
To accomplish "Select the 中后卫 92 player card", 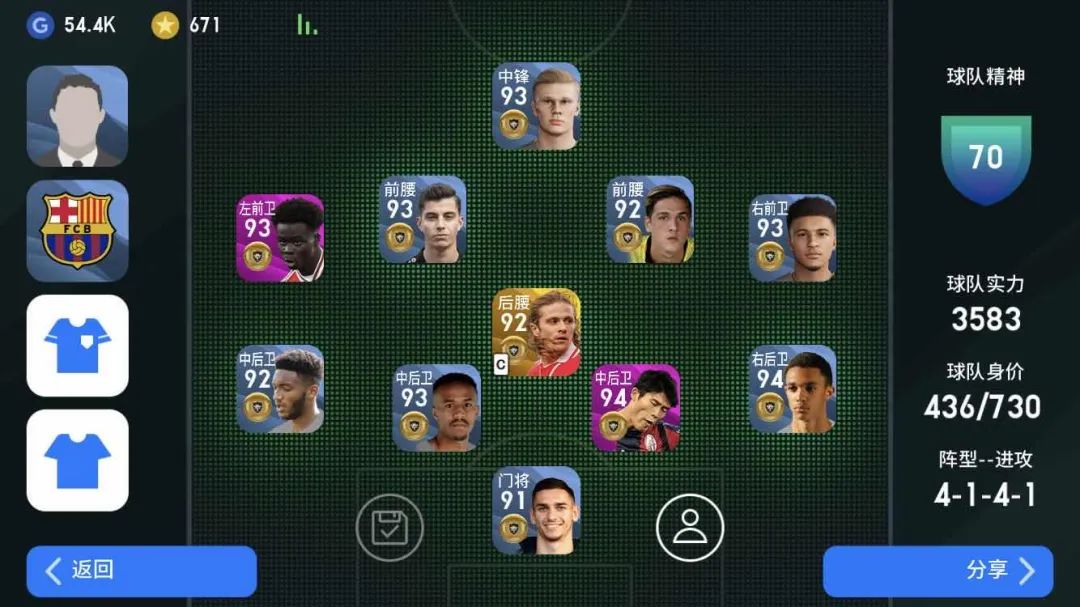I will (x=280, y=389).
